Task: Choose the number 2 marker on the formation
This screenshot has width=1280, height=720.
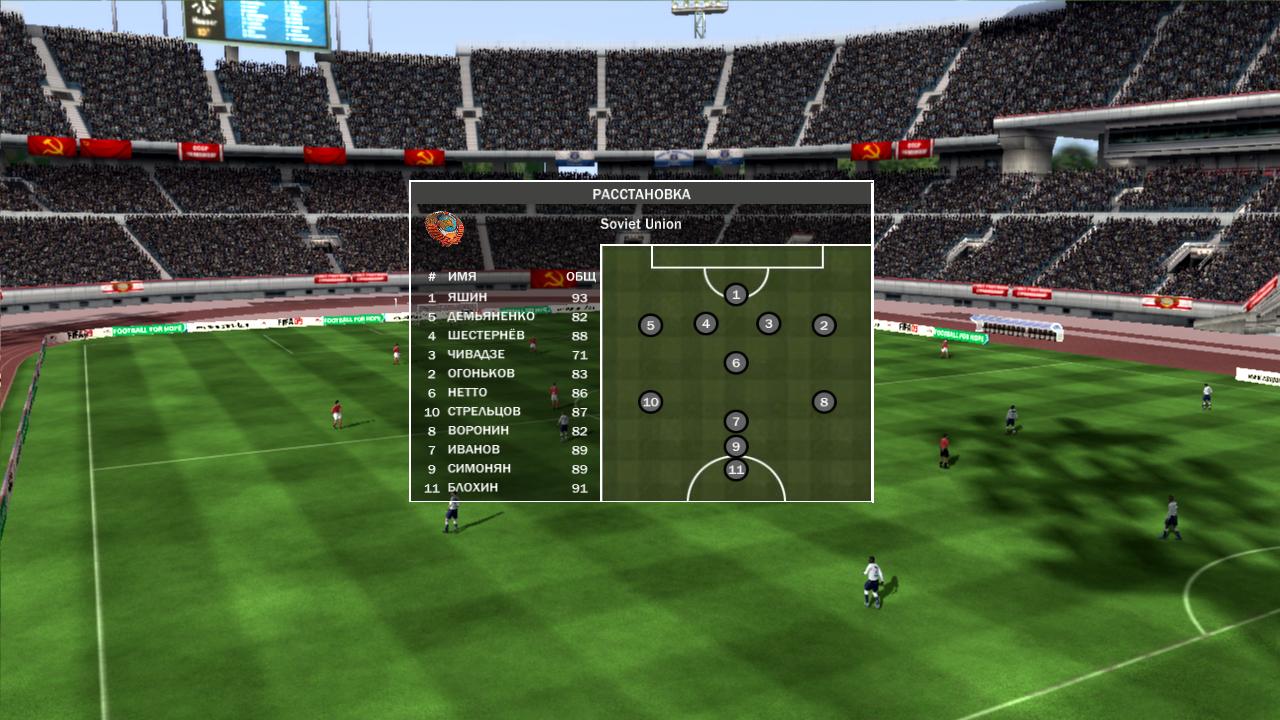Action: pos(823,325)
